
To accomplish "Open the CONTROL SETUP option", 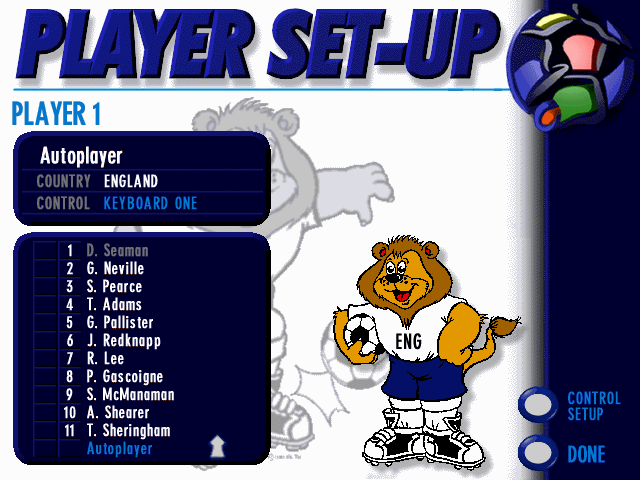I will click(540, 405).
